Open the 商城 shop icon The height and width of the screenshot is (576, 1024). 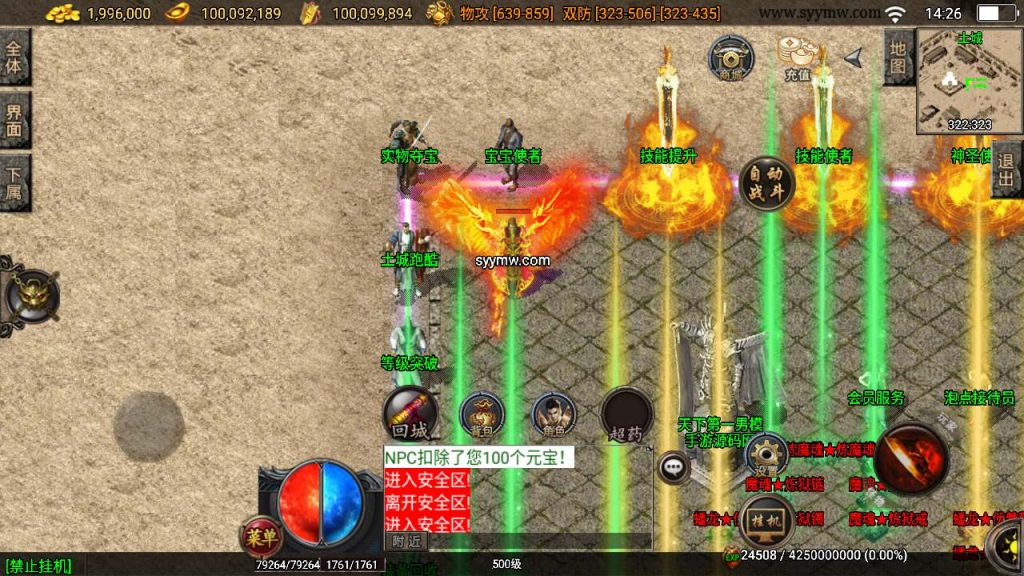click(731, 57)
